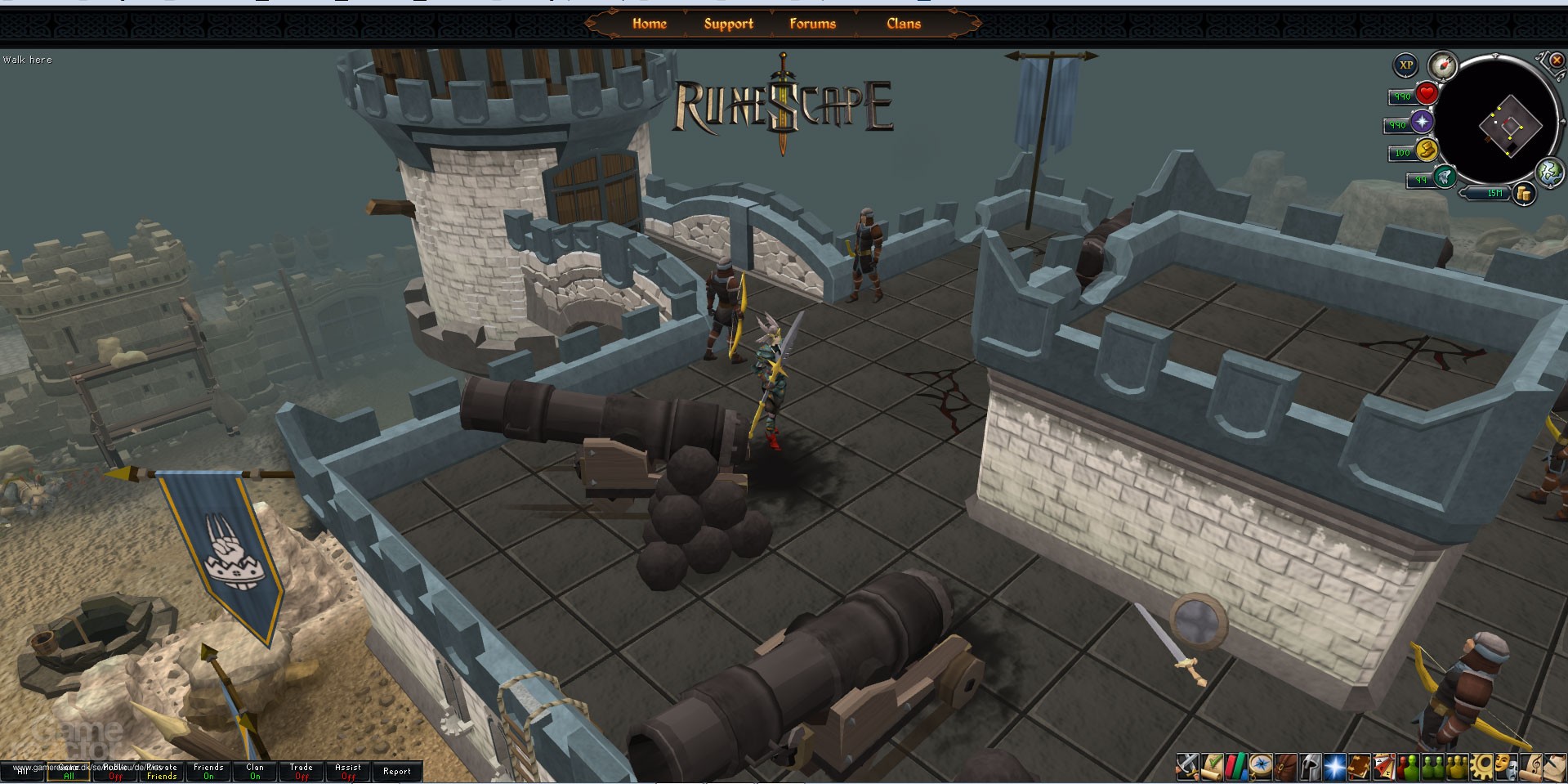Open the Forums menu item
Screen dimensions: 1568x784
point(811,24)
